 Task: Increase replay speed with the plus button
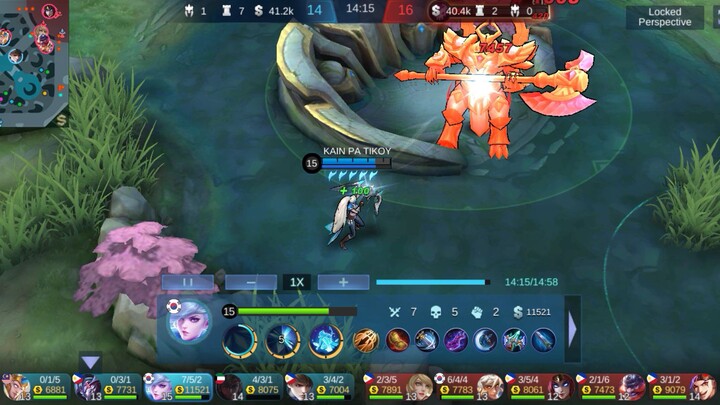tap(343, 282)
